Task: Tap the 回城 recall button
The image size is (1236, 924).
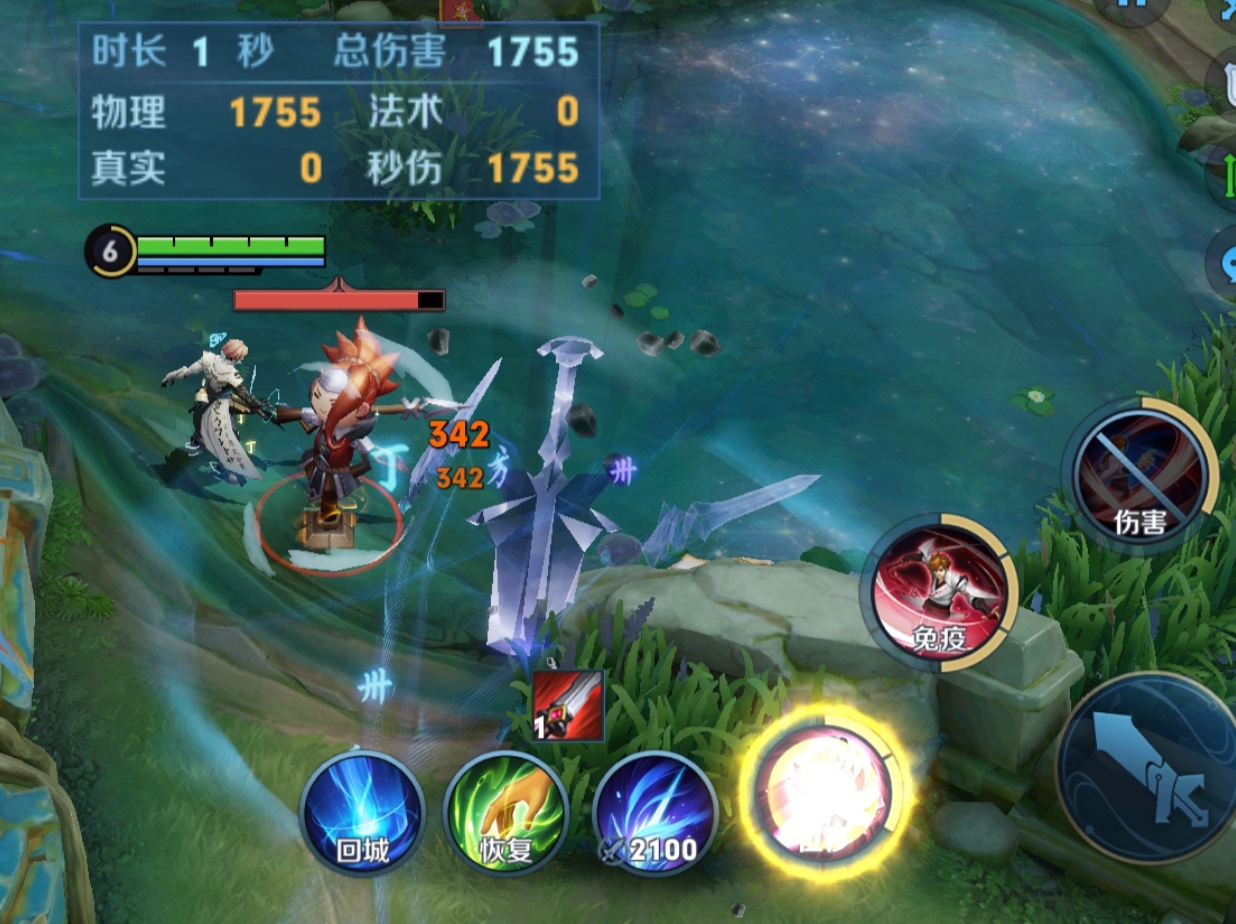Action: (x=362, y=813)
